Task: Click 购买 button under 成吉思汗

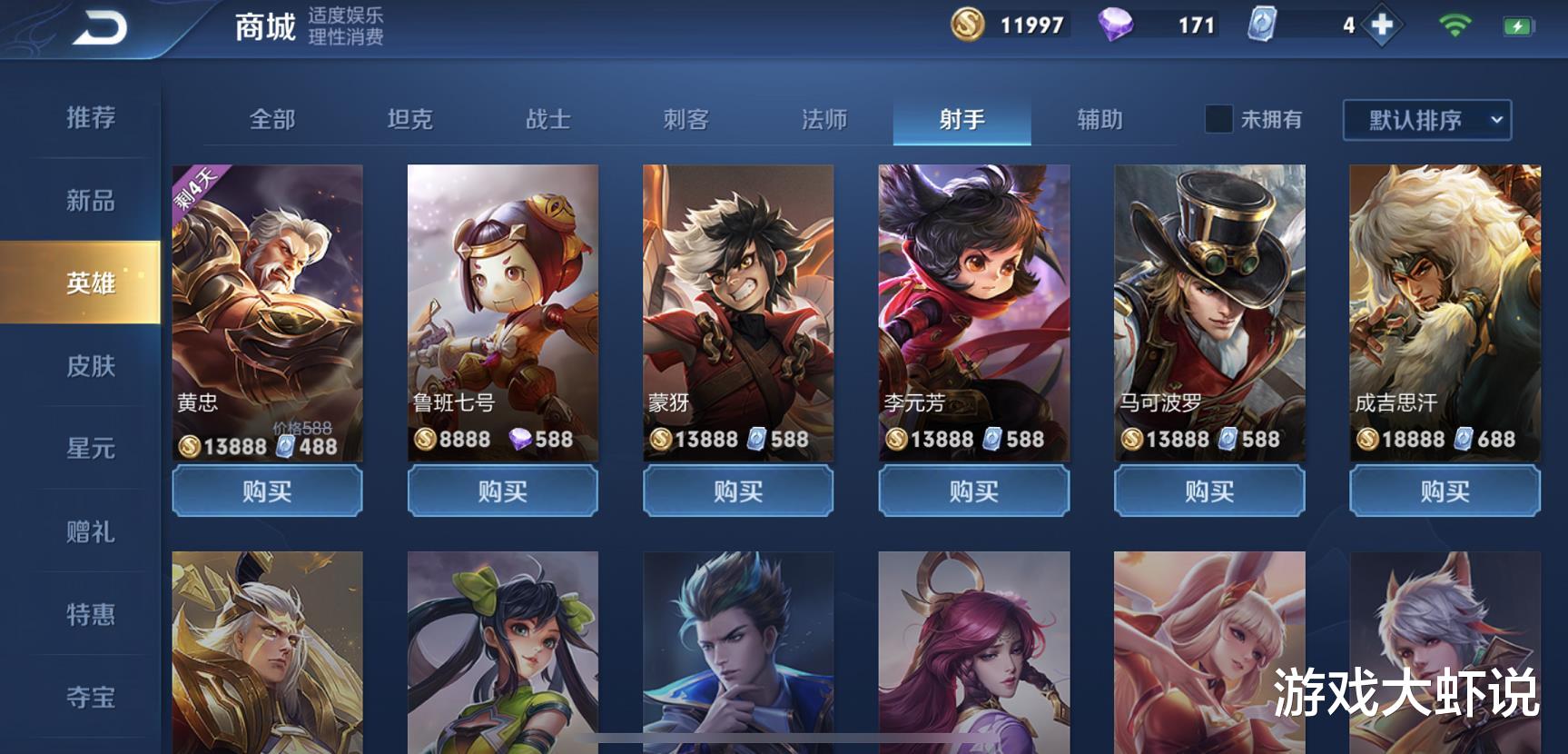Action: coord(1444,491)
